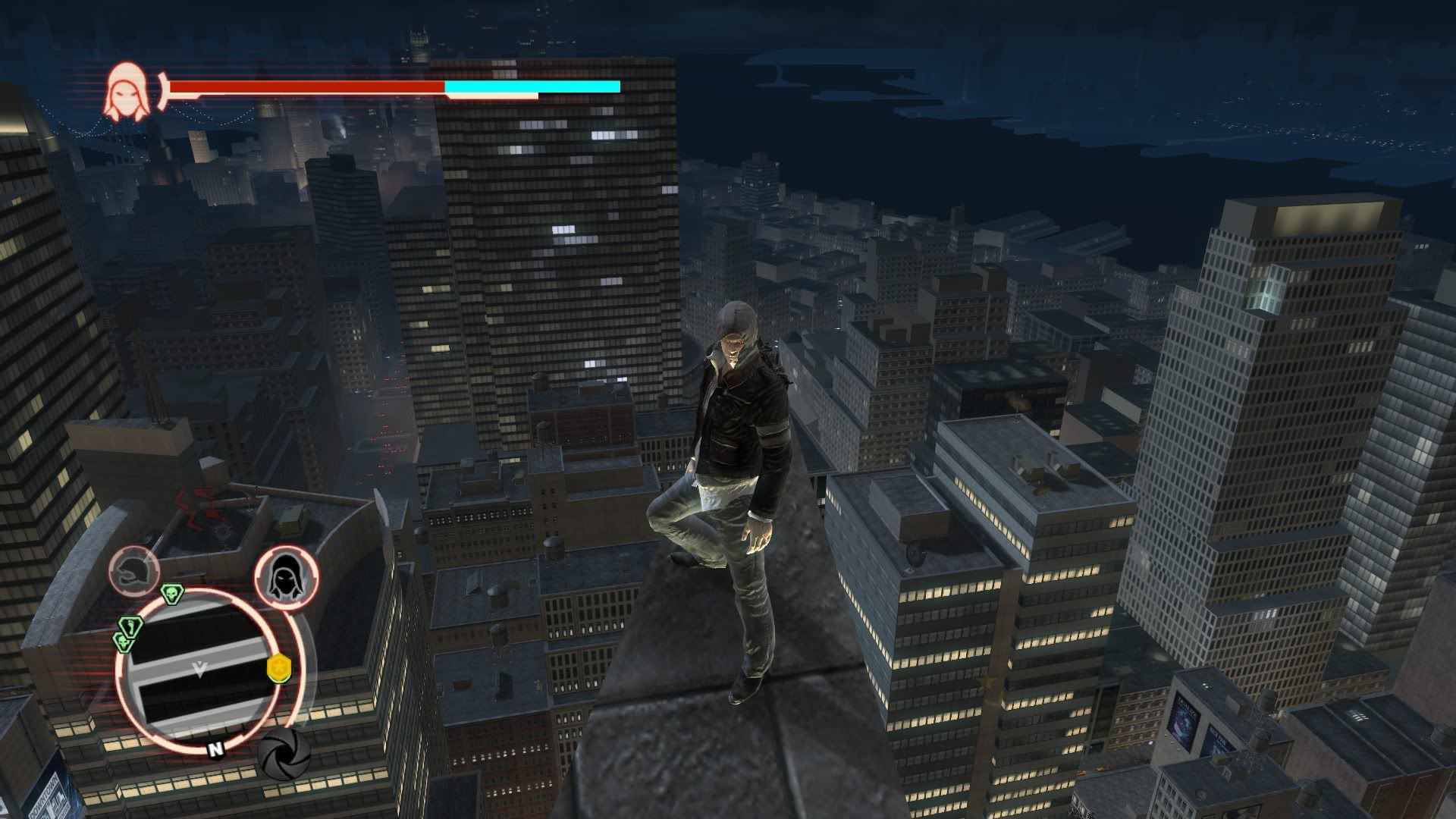1456x819 pixels.
Task: Click the N compass marker on minimap
Action: [216, 749]
